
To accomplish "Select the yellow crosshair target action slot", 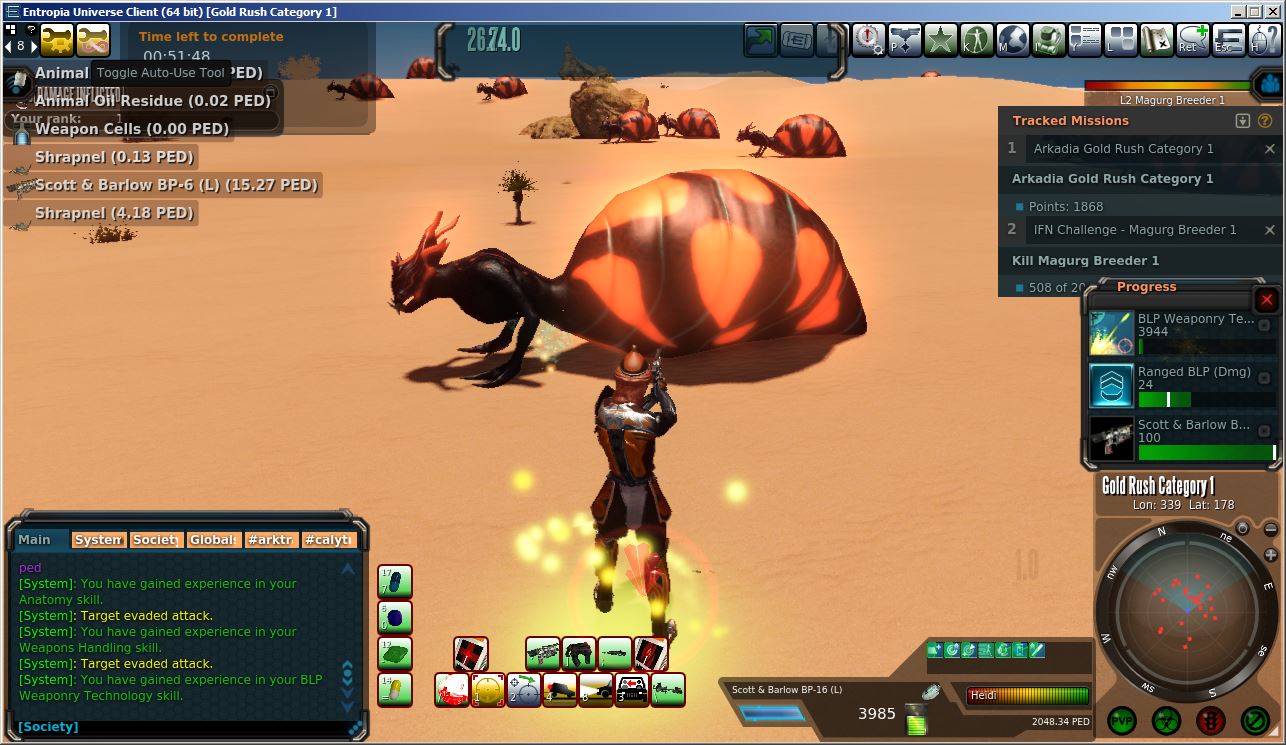I will click(488, 690).
